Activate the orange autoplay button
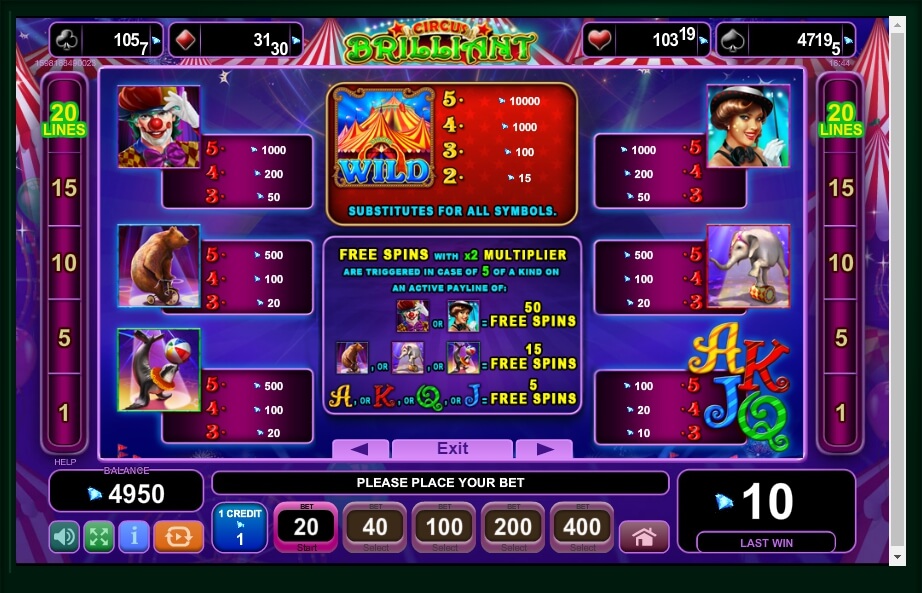The width and height of the screenshot is (922, 593). [x=178, y=537]
